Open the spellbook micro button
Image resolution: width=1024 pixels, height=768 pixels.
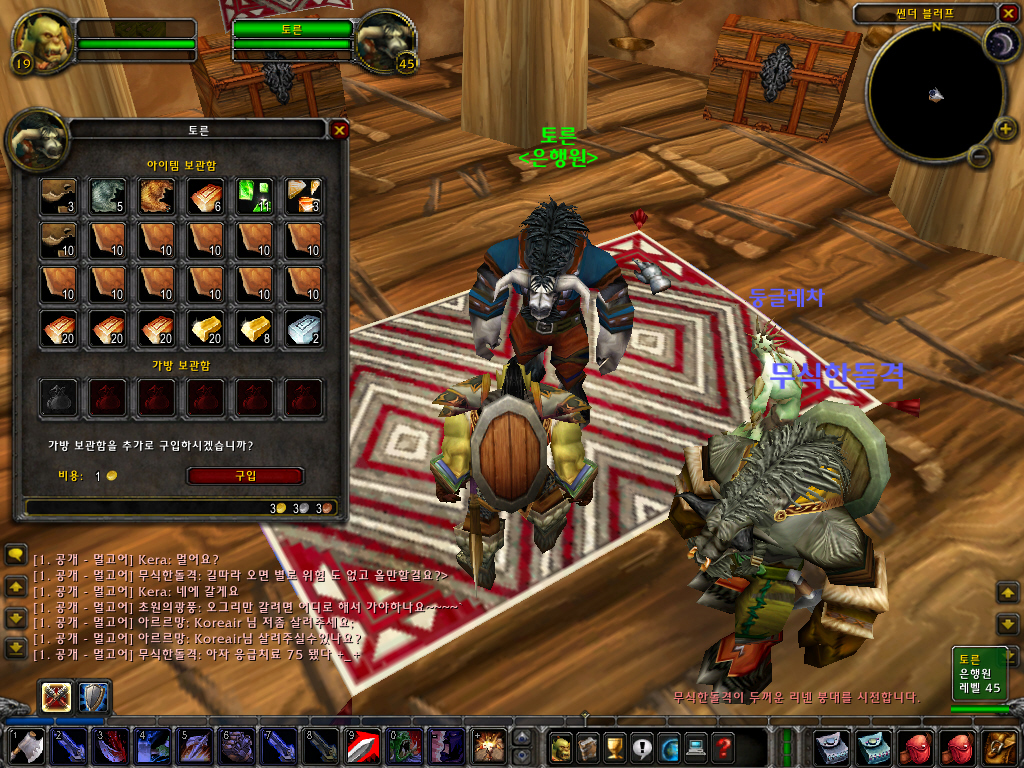[588, 746]
